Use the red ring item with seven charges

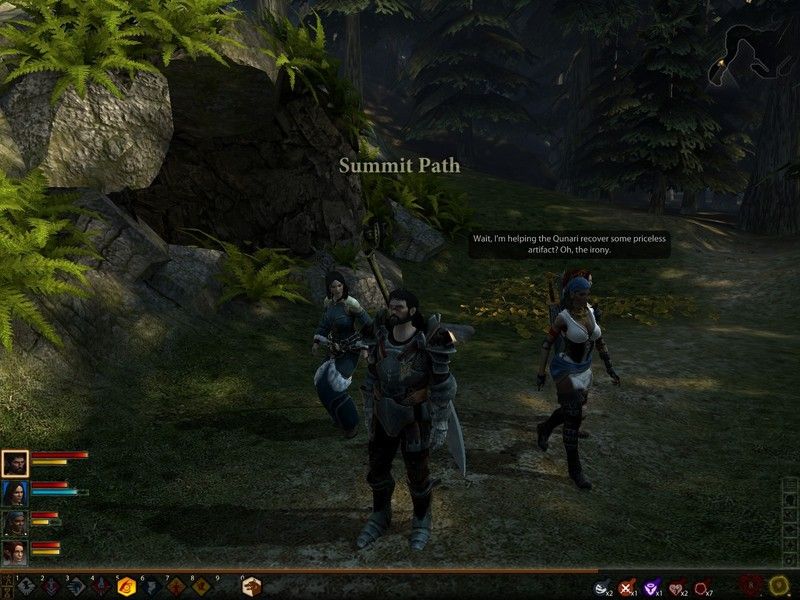click(702, 588)
